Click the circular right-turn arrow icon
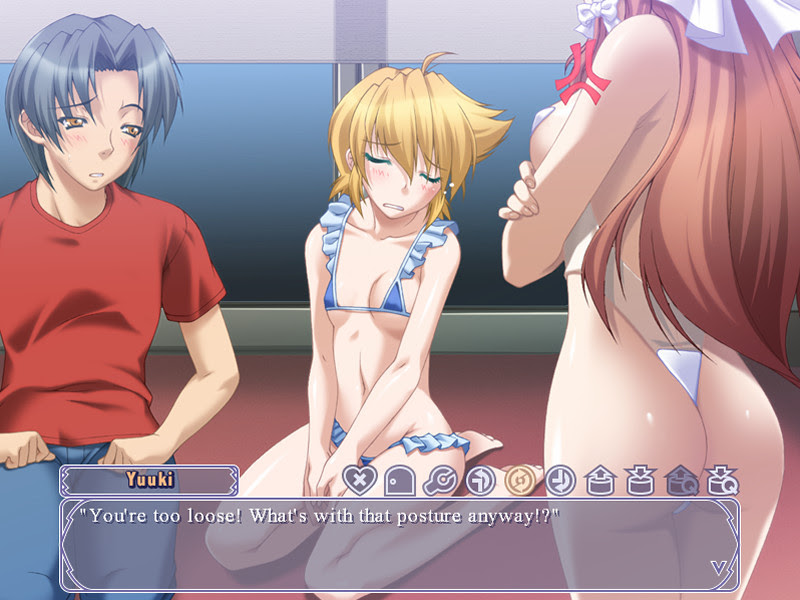The image size is (800, 600). coord(479,481)
